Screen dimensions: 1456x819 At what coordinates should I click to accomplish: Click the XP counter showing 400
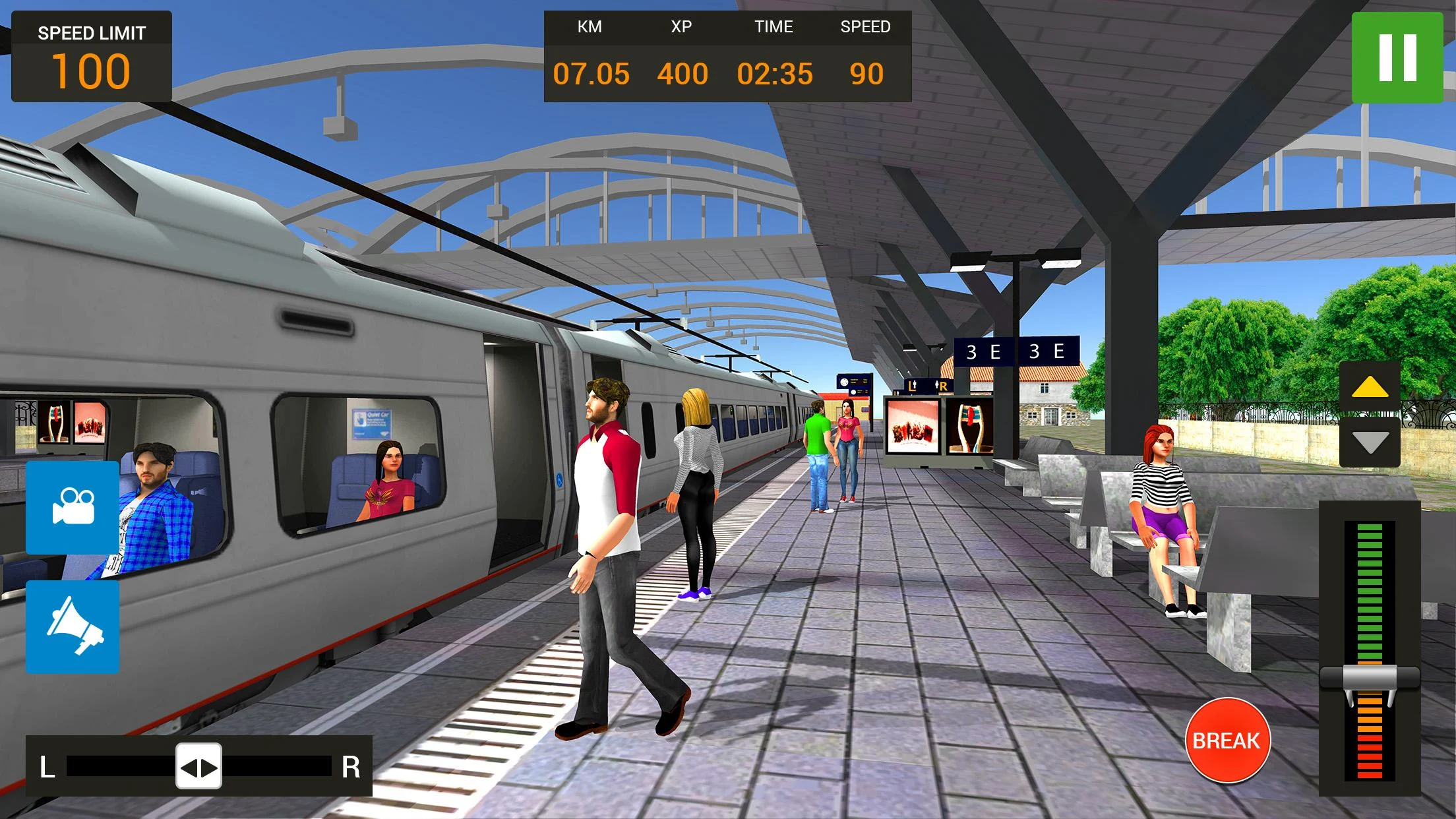[684, 75]
